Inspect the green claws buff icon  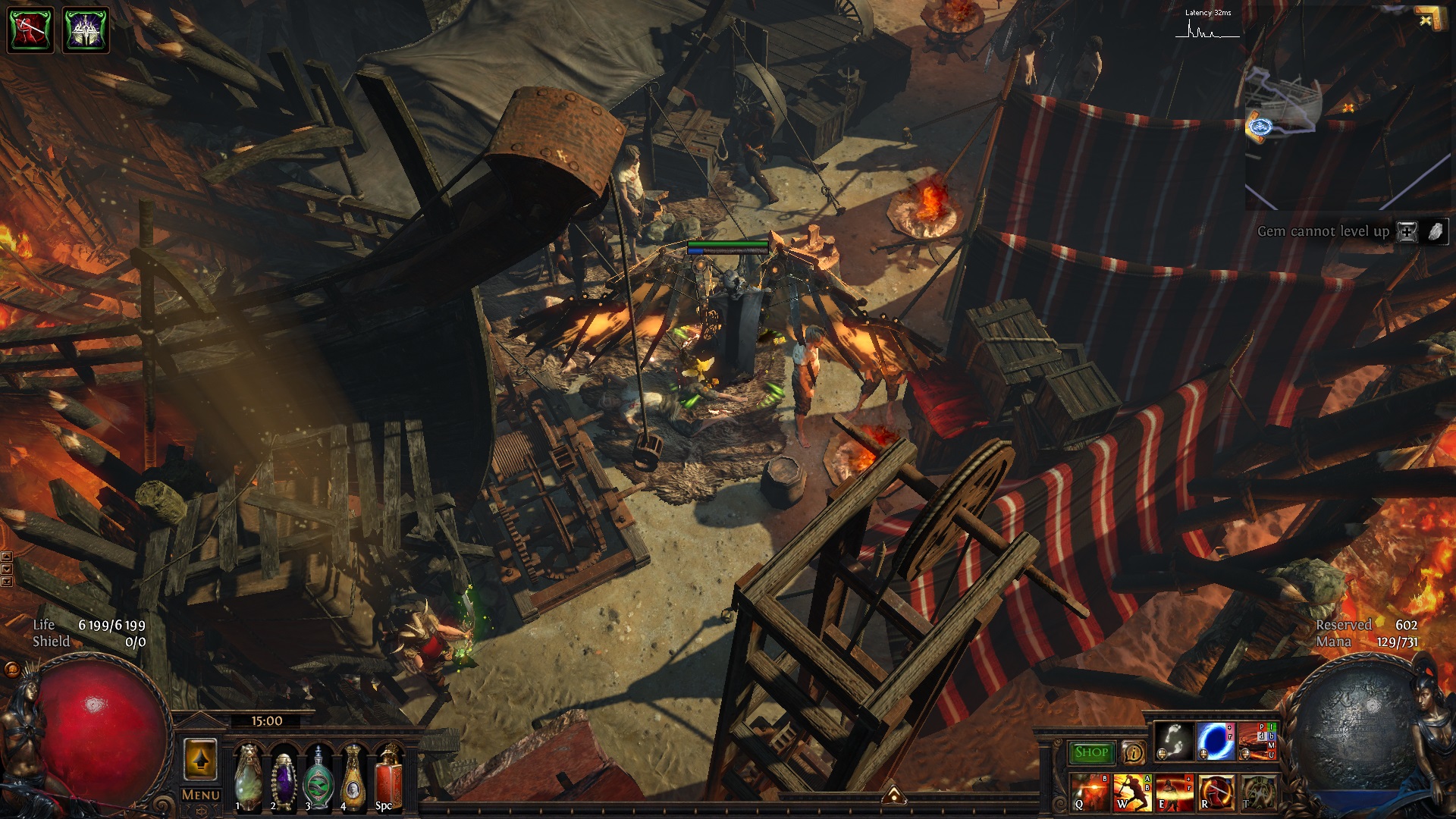click(86, 30)
